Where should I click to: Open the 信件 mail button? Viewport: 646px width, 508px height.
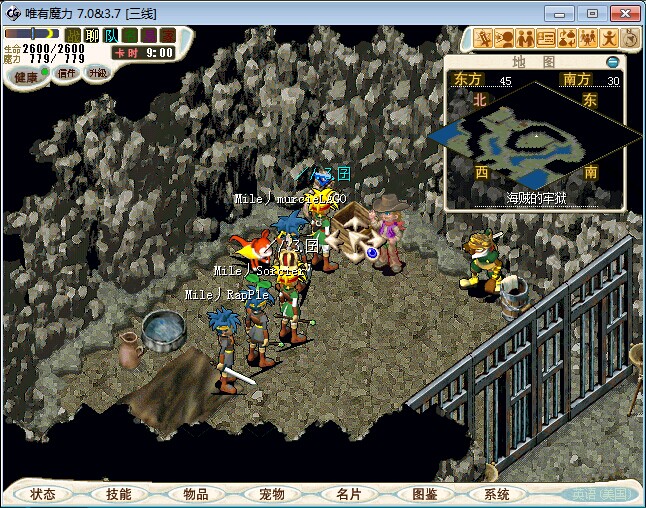click(x=67, y=74)
